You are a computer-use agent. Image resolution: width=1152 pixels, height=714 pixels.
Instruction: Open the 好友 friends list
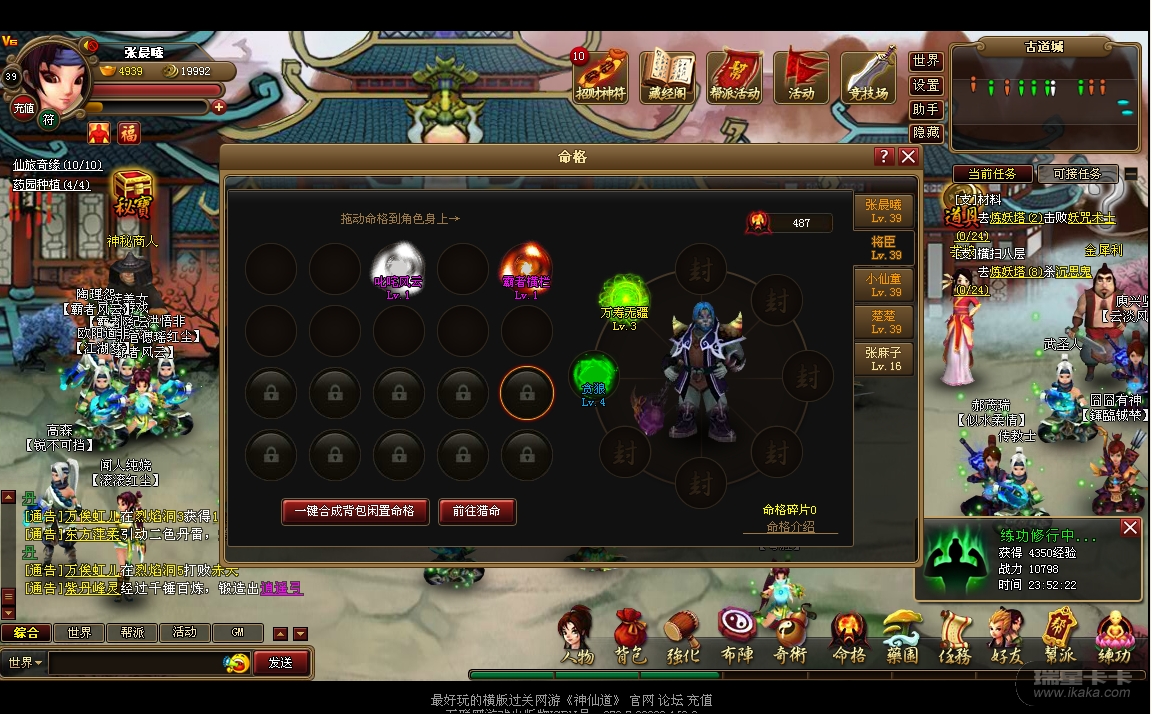tap(1004, 637)
